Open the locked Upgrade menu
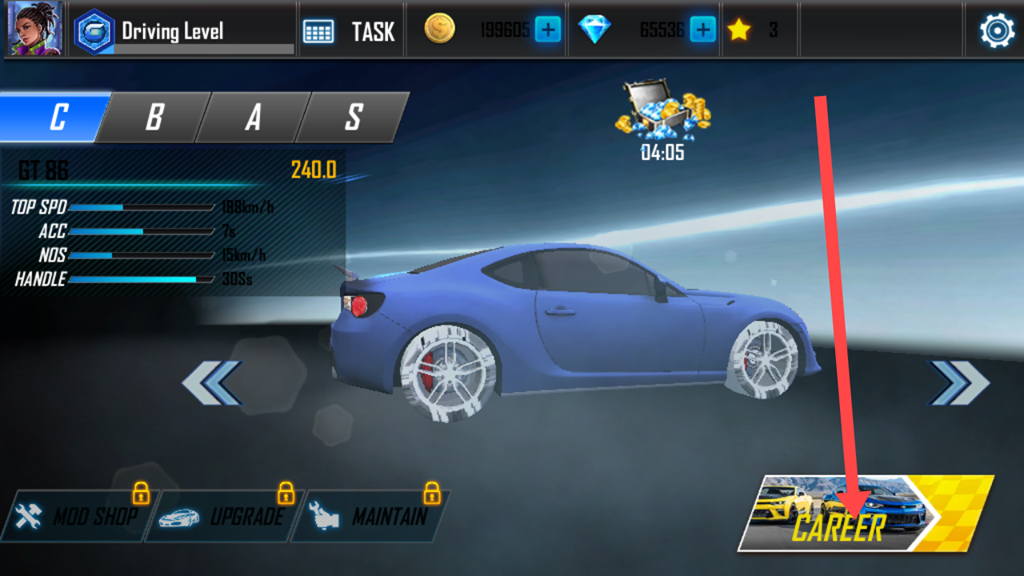Screen dimensions: 1024x576 [x=224, y=517]
